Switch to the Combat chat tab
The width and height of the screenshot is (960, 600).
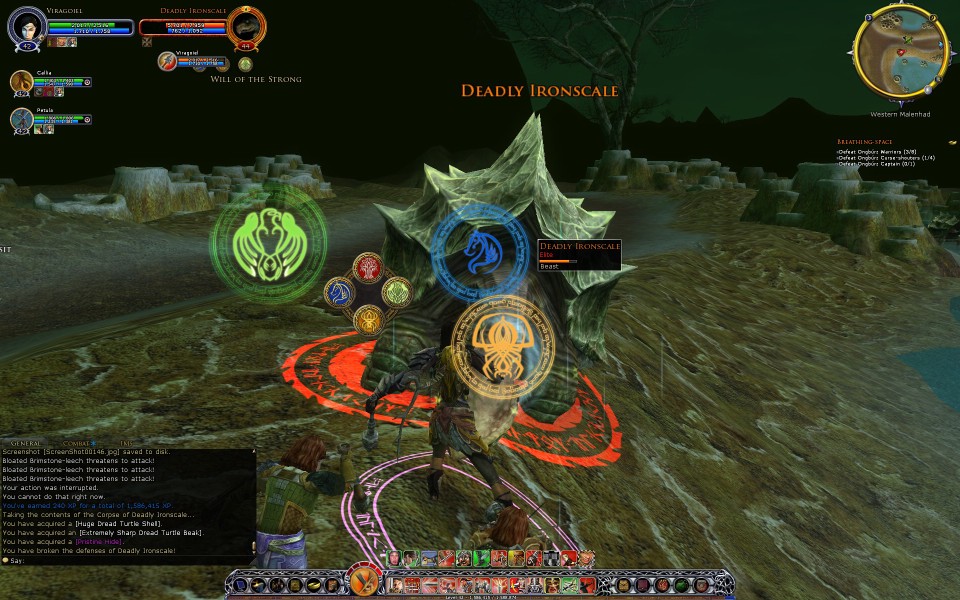[x=75, y=442]
